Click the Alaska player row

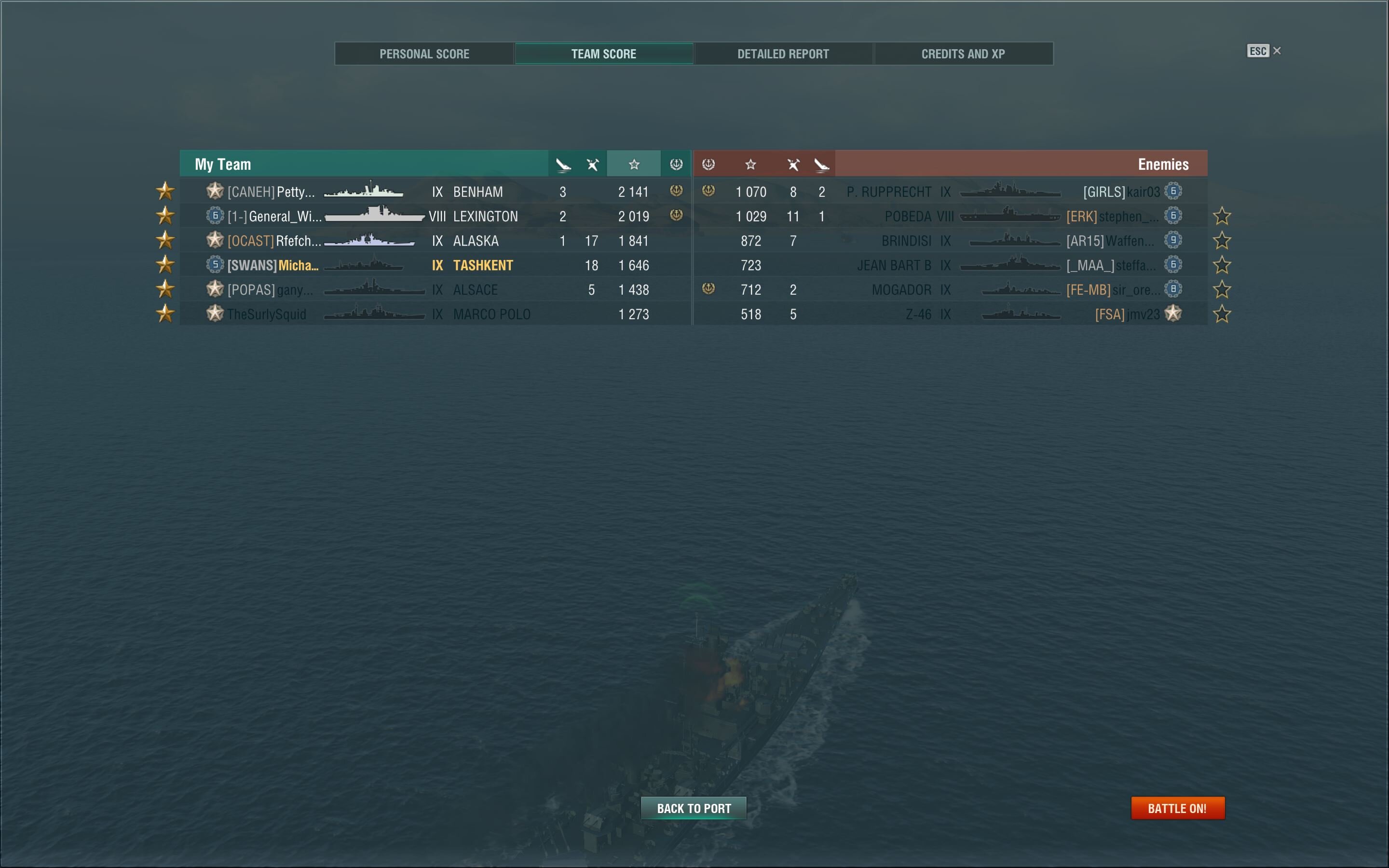(435, 241)
